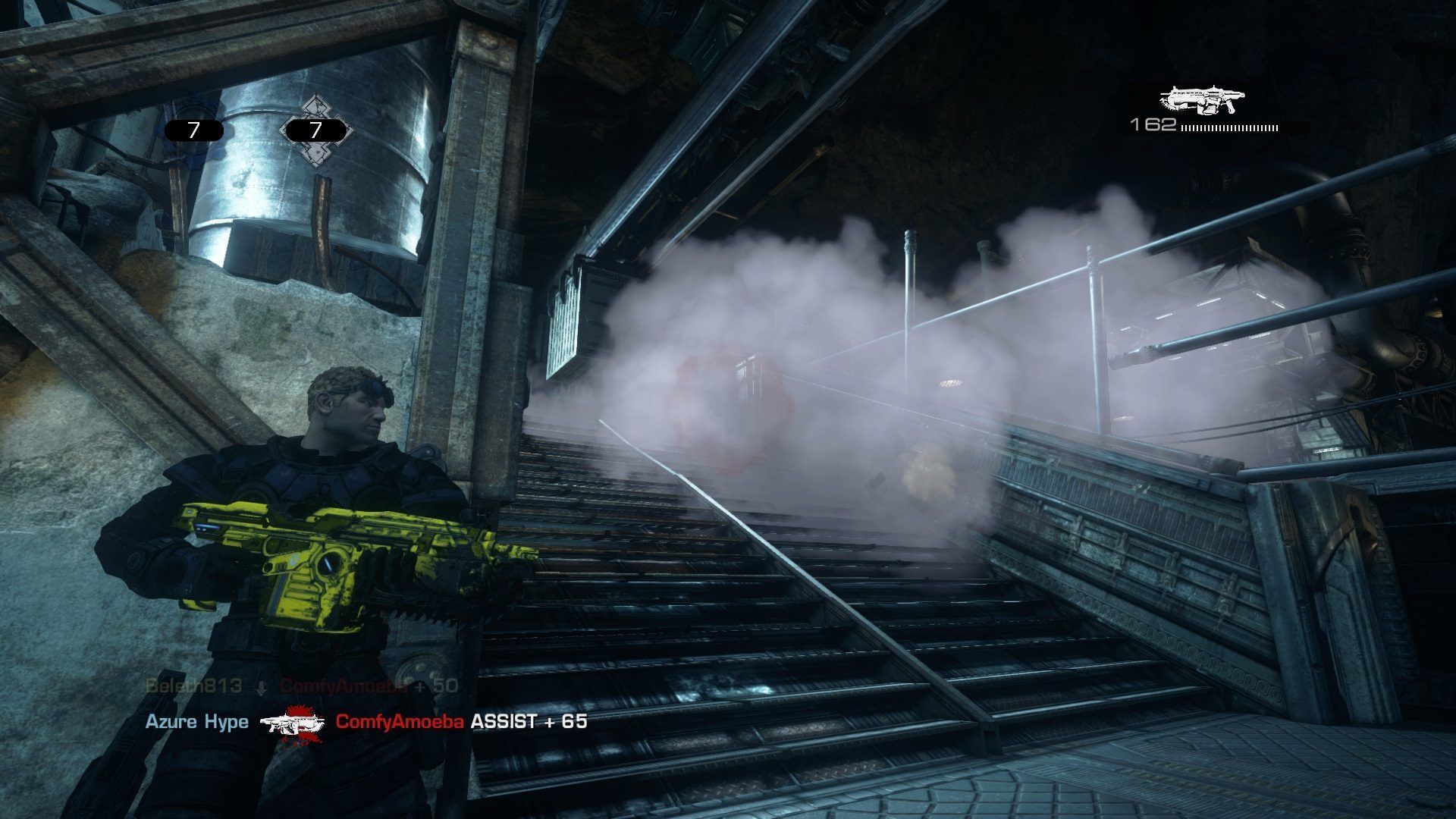Image resolution: width=1456 pixels, height=819 pixels.
Task: Click the Locust team diamond emblem
Action: click(x=314, y=129)
